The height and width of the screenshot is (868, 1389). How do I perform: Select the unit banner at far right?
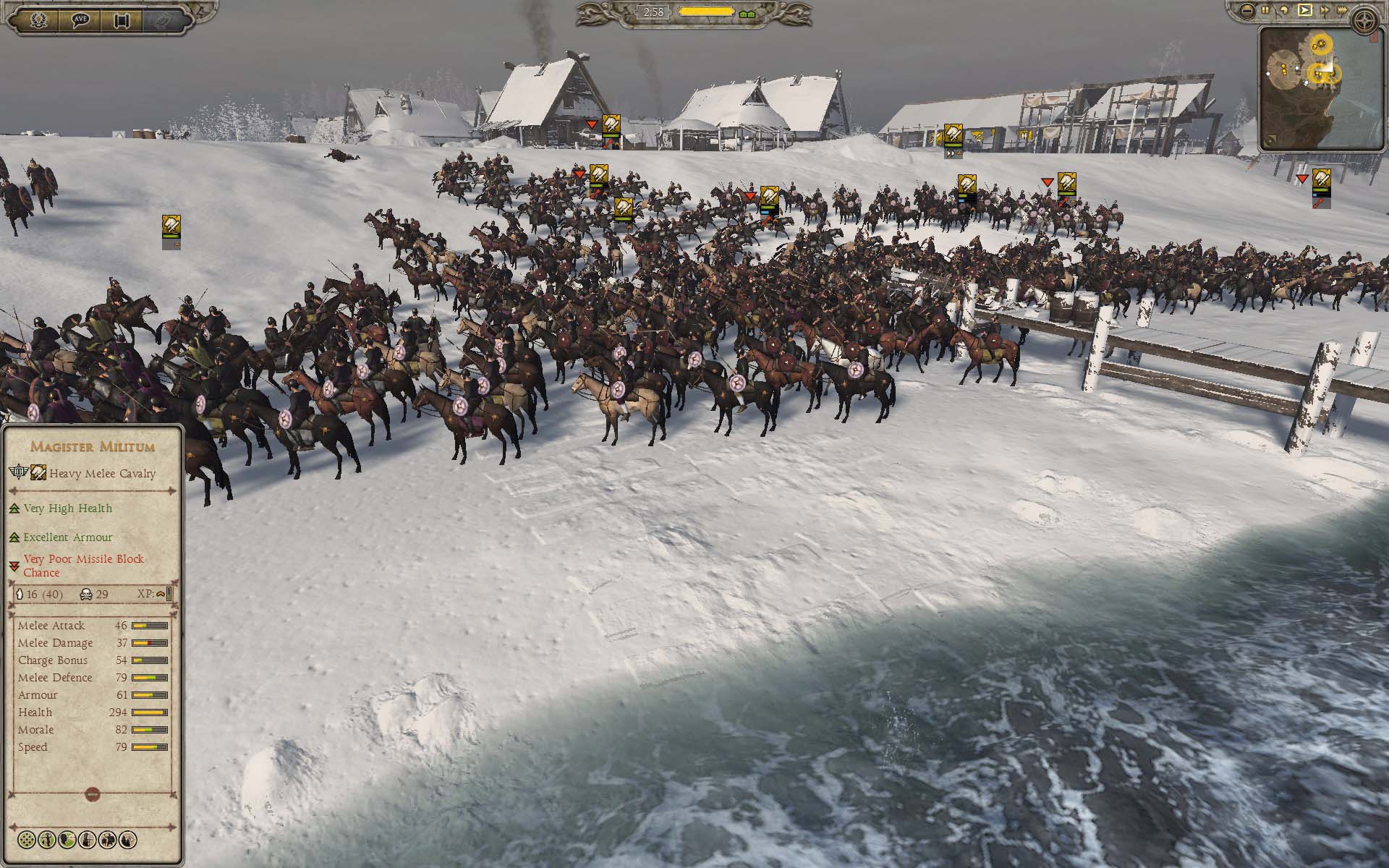pos(1322,181)
